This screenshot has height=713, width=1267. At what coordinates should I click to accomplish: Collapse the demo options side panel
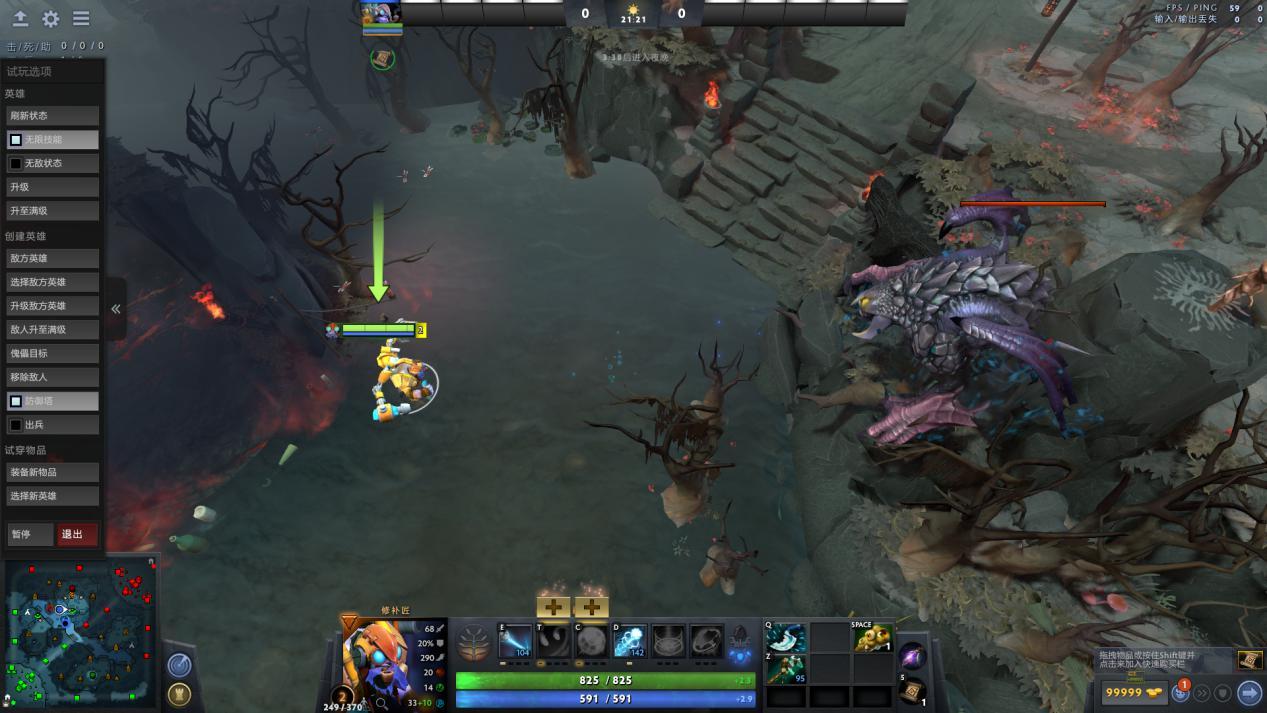(x=116, y=309)
